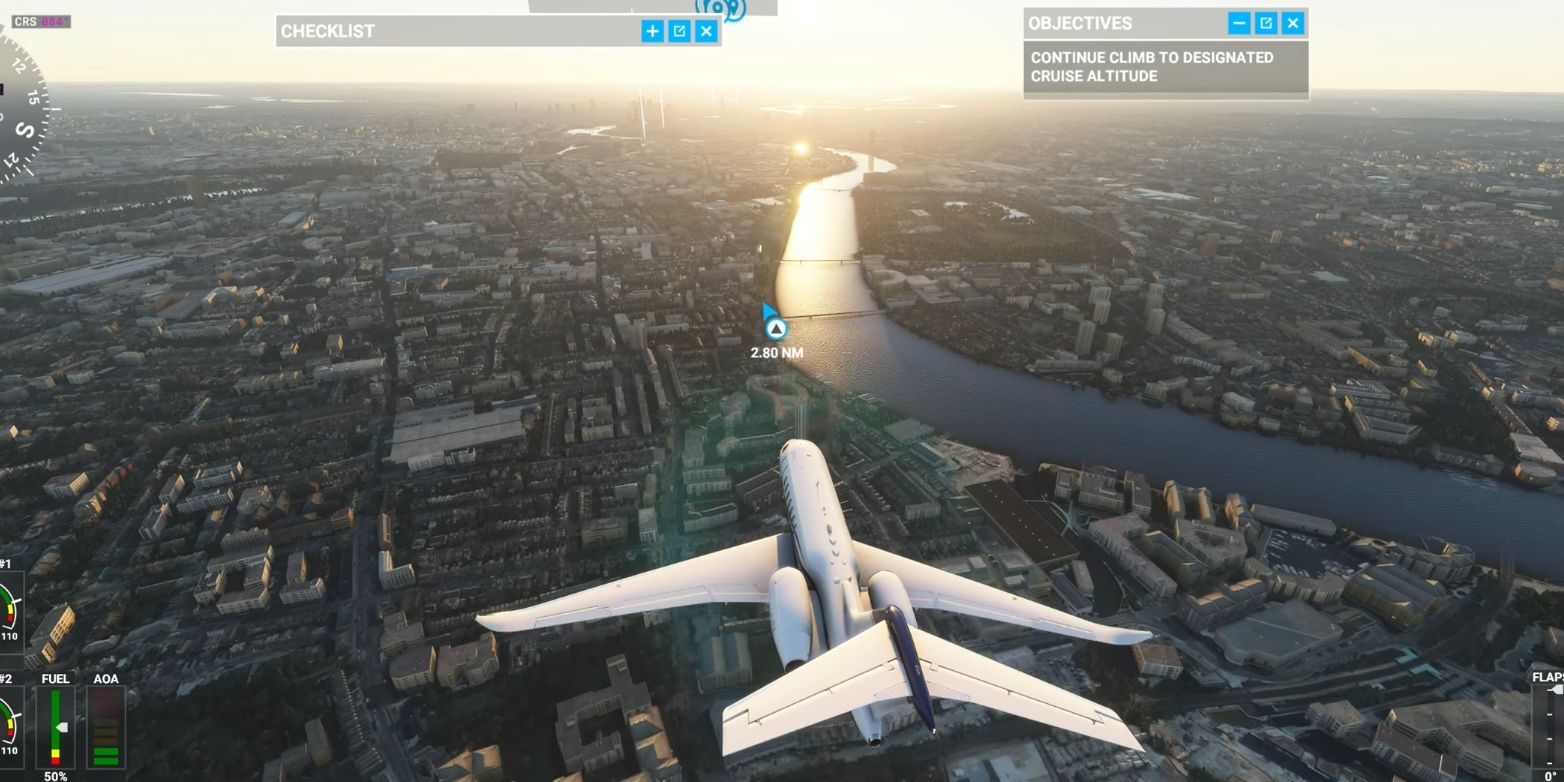The height and width of the screenshot is (782, 1564).
Task: Pop out the Checklist panel window
Action: click(679, 31)
